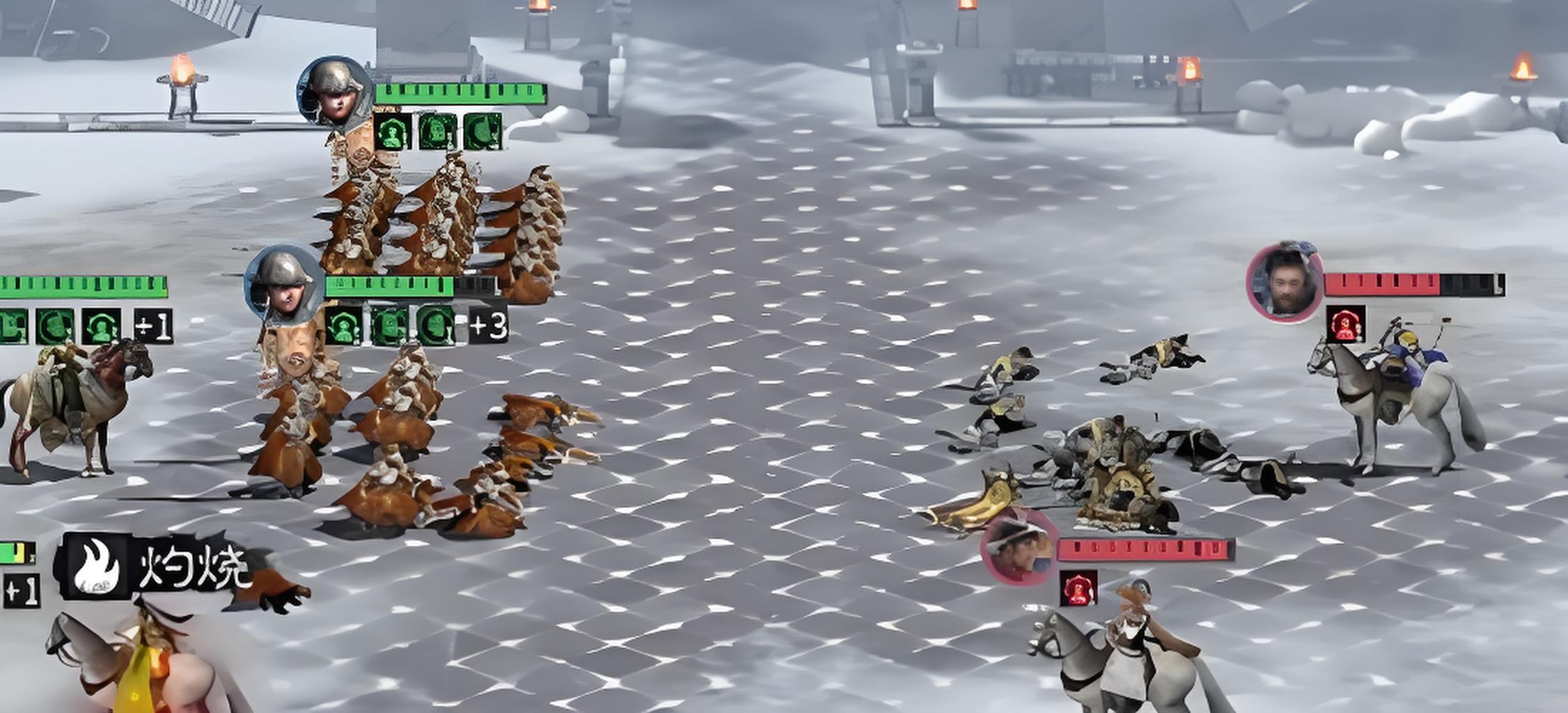Tap the +3 extra buffs indicator
The width and height of the screenshot is (1568, 713).
(x=488, y=326)
